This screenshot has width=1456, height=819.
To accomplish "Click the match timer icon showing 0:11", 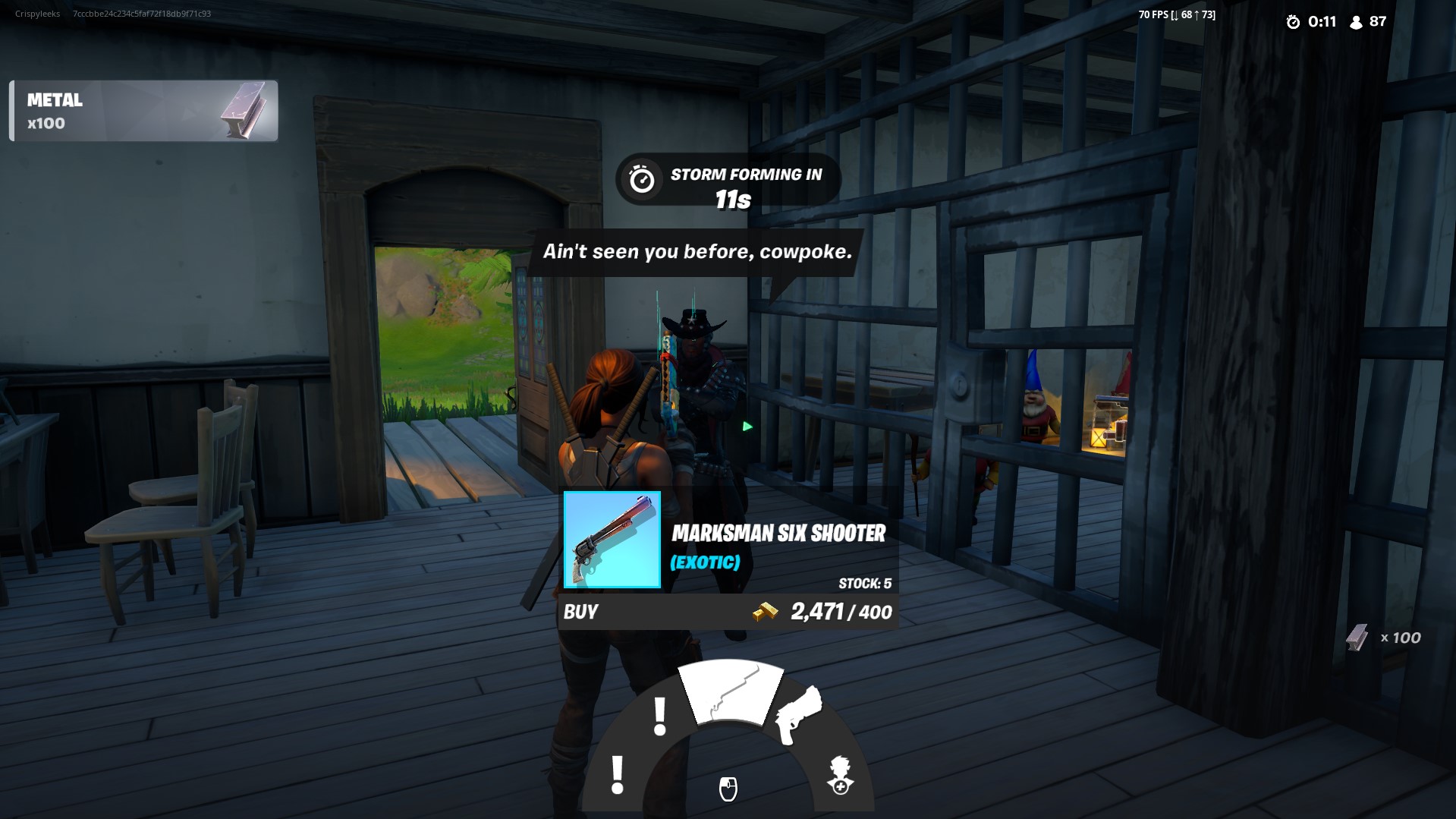I will click(x=1295, y=22).
